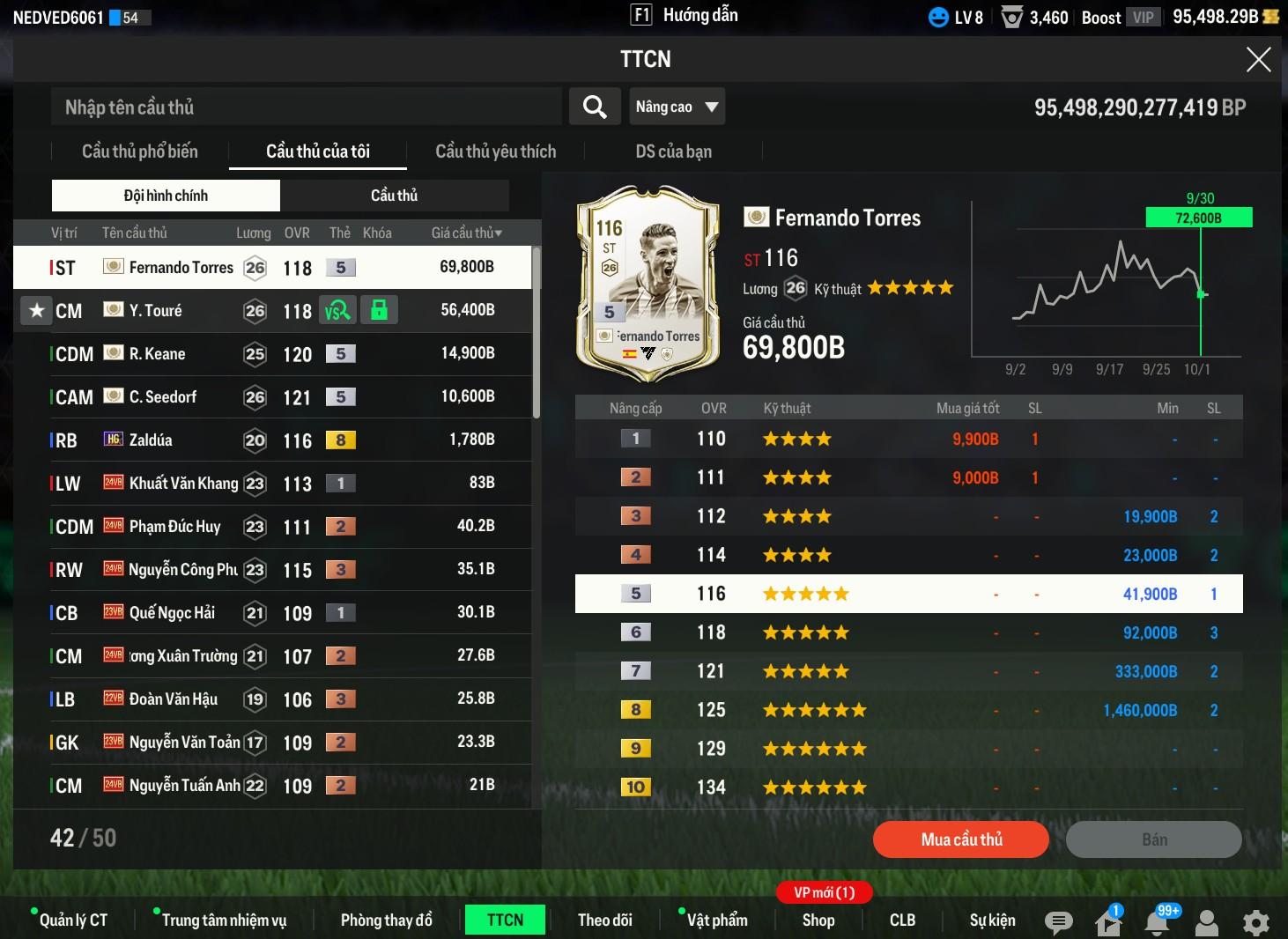Click the magnifying glass search button

pos(595,107)
